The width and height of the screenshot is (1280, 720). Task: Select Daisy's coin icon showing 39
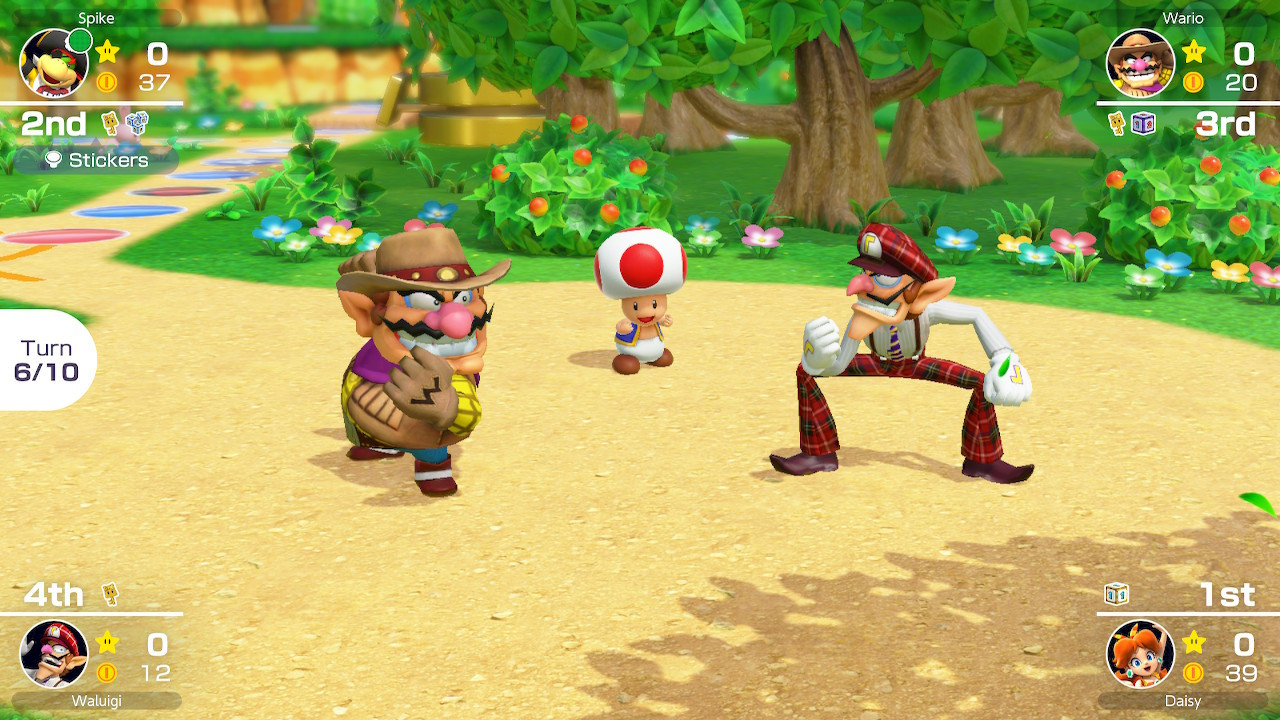click(x=1194, y=672)
